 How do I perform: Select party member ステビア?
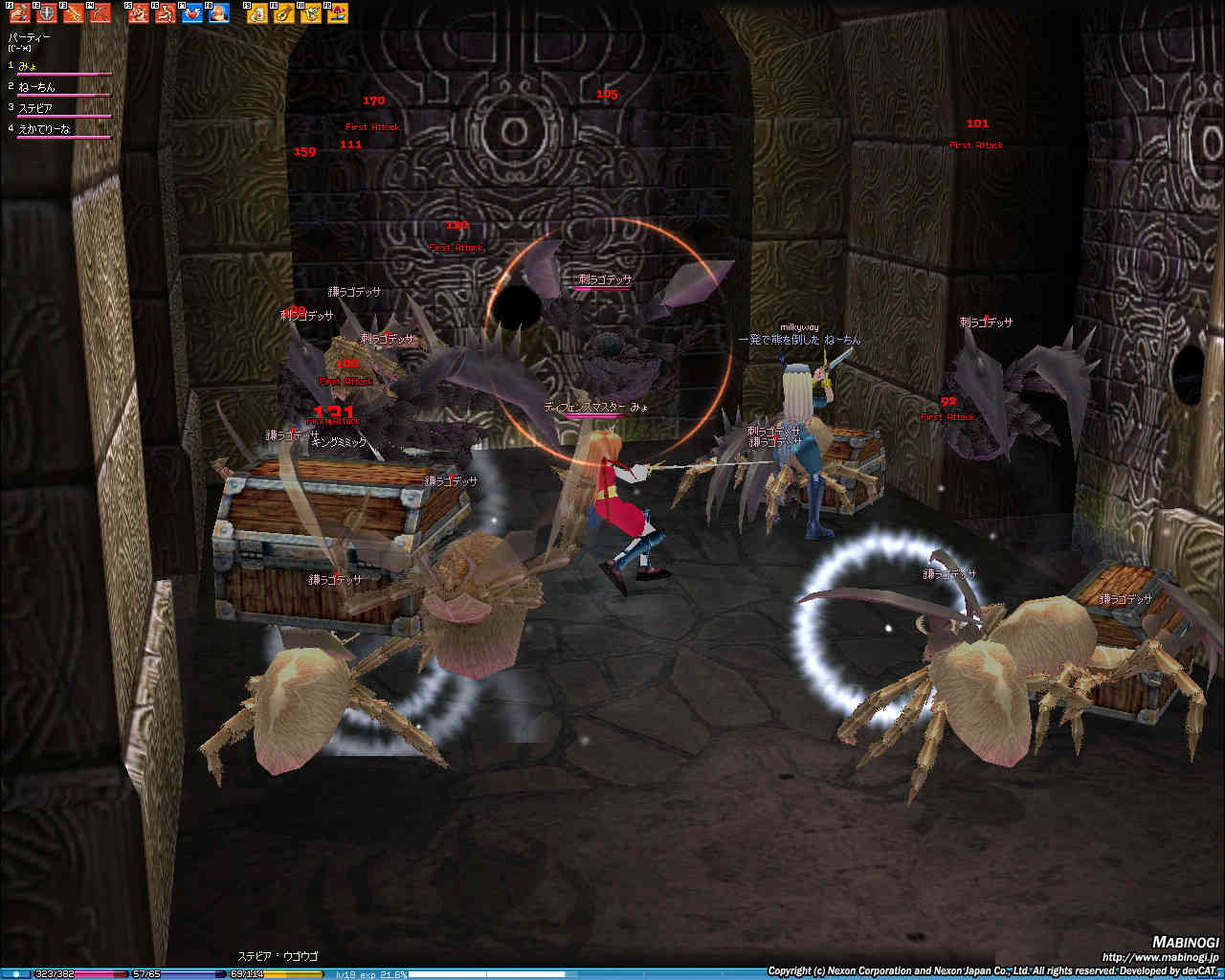coord(34,108)
